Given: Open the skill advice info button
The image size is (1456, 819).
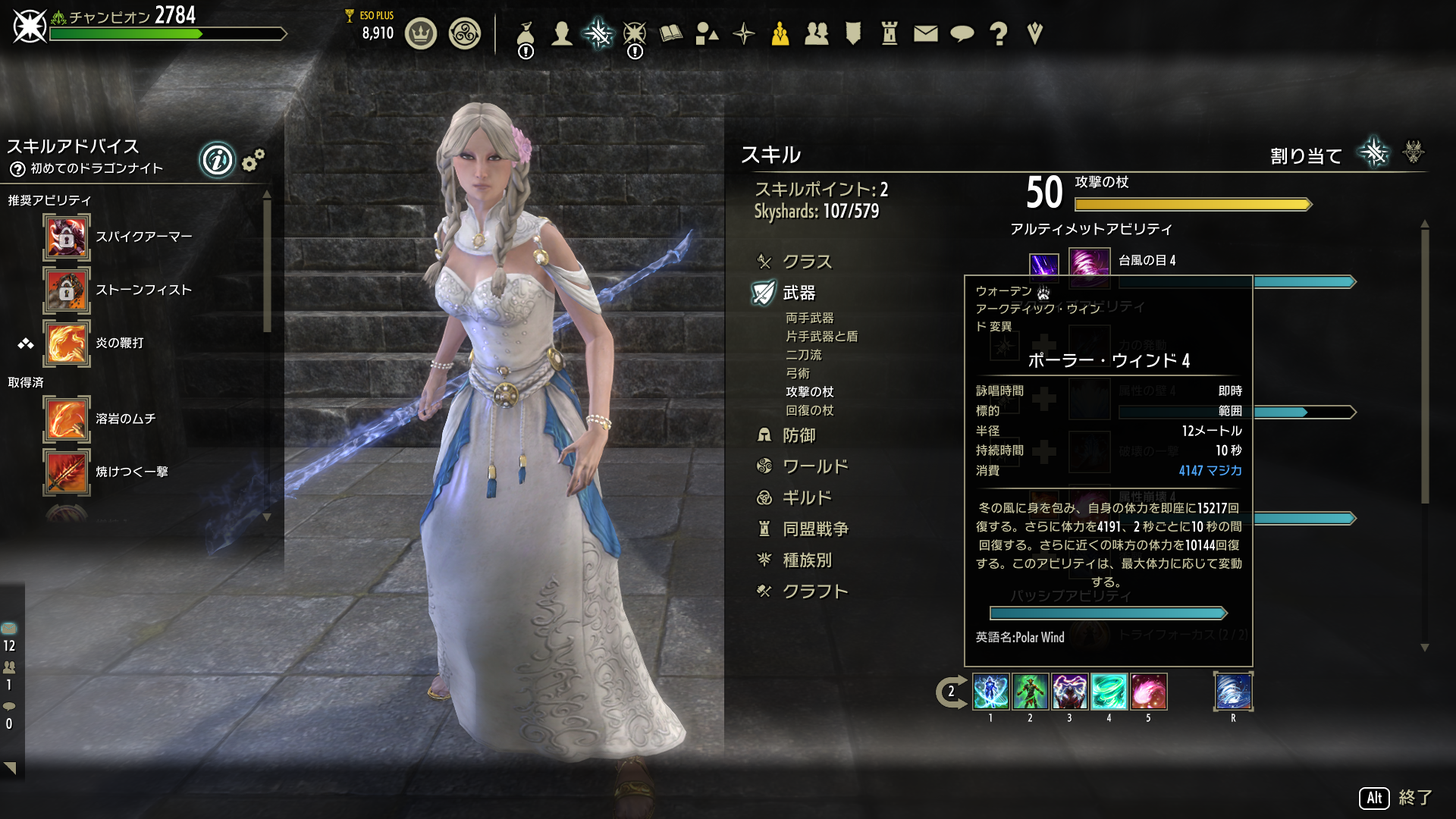Looking at the screenshot, I should point(217,160).
